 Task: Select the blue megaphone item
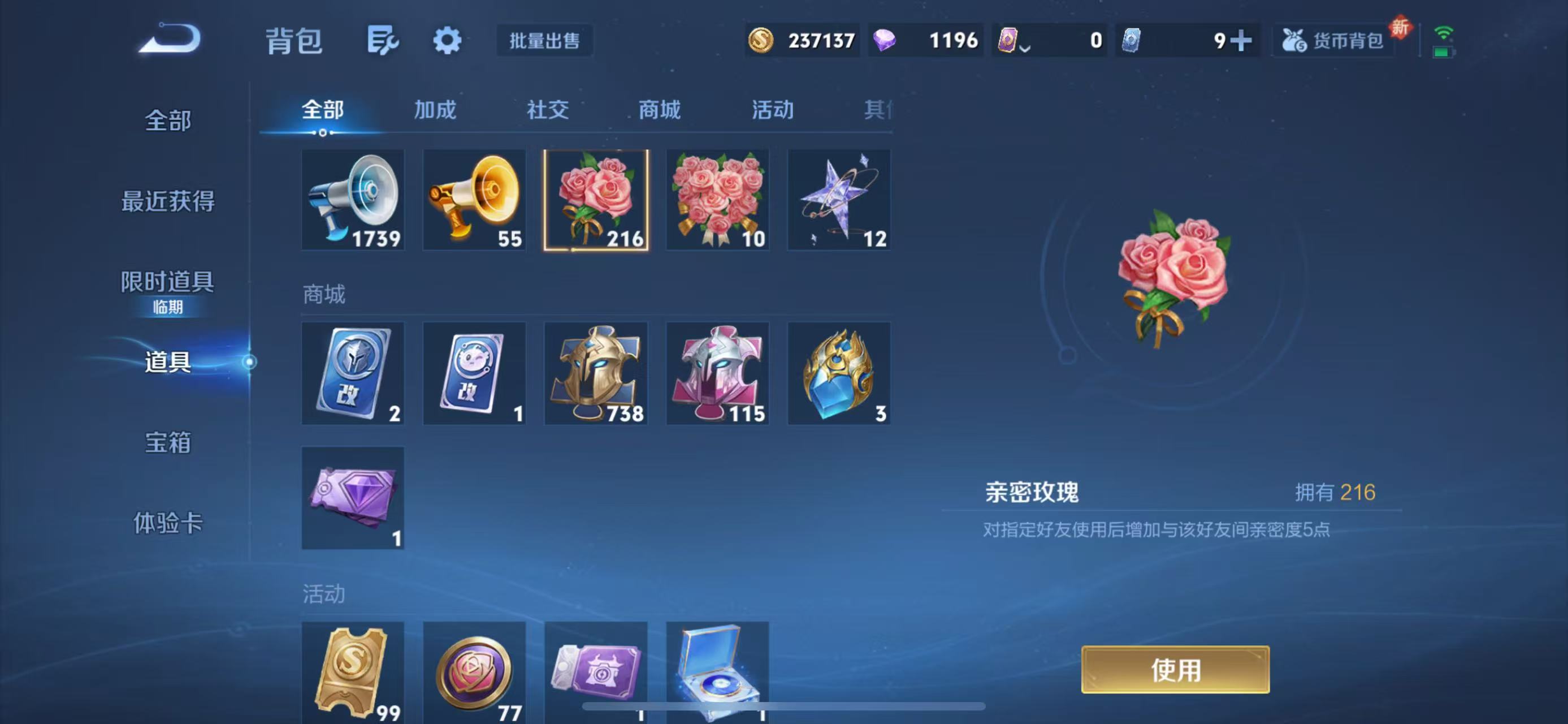click(353, 200)
